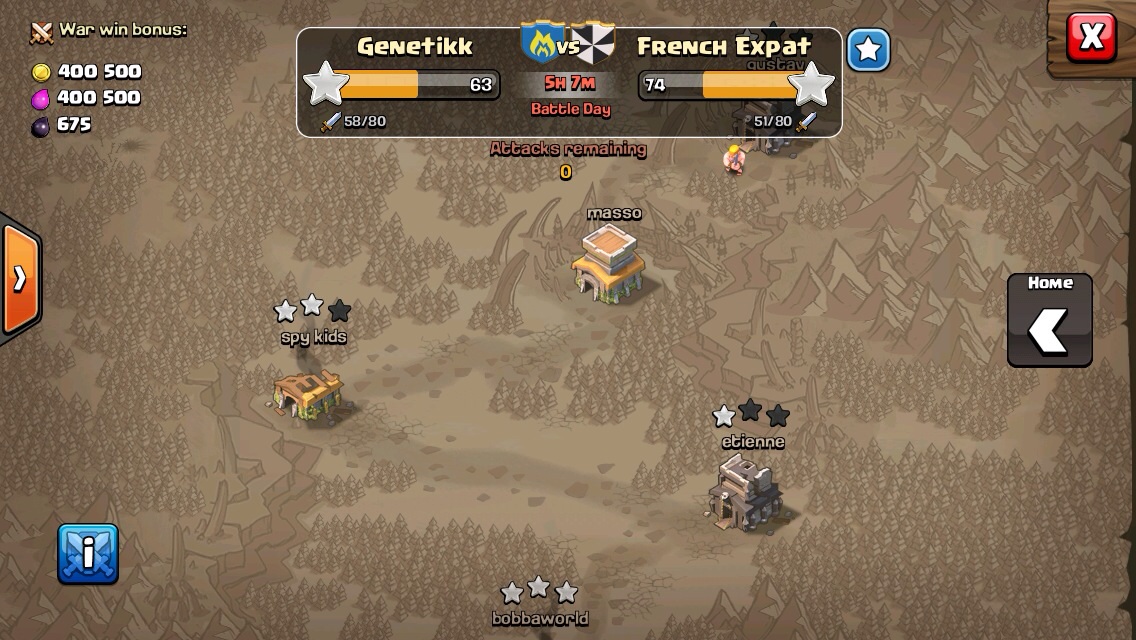This screenshot has width=1136, height=640.
Task: Select etienne's war base
Action: 745,490
